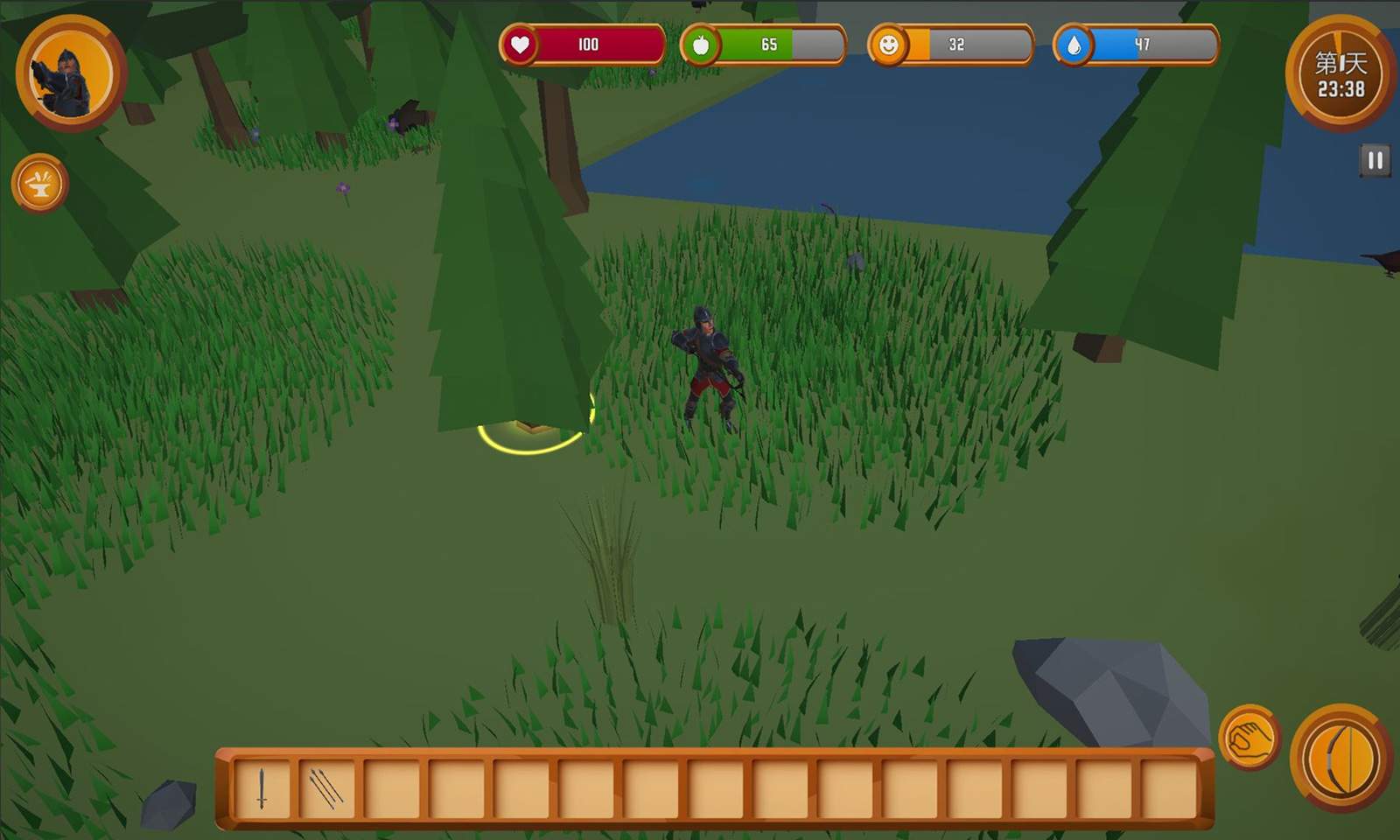This screenshot has height=840, width=1400.
Task: Select the sword hotbar slot
Action: pyautogui.click(x=262, y=788)
